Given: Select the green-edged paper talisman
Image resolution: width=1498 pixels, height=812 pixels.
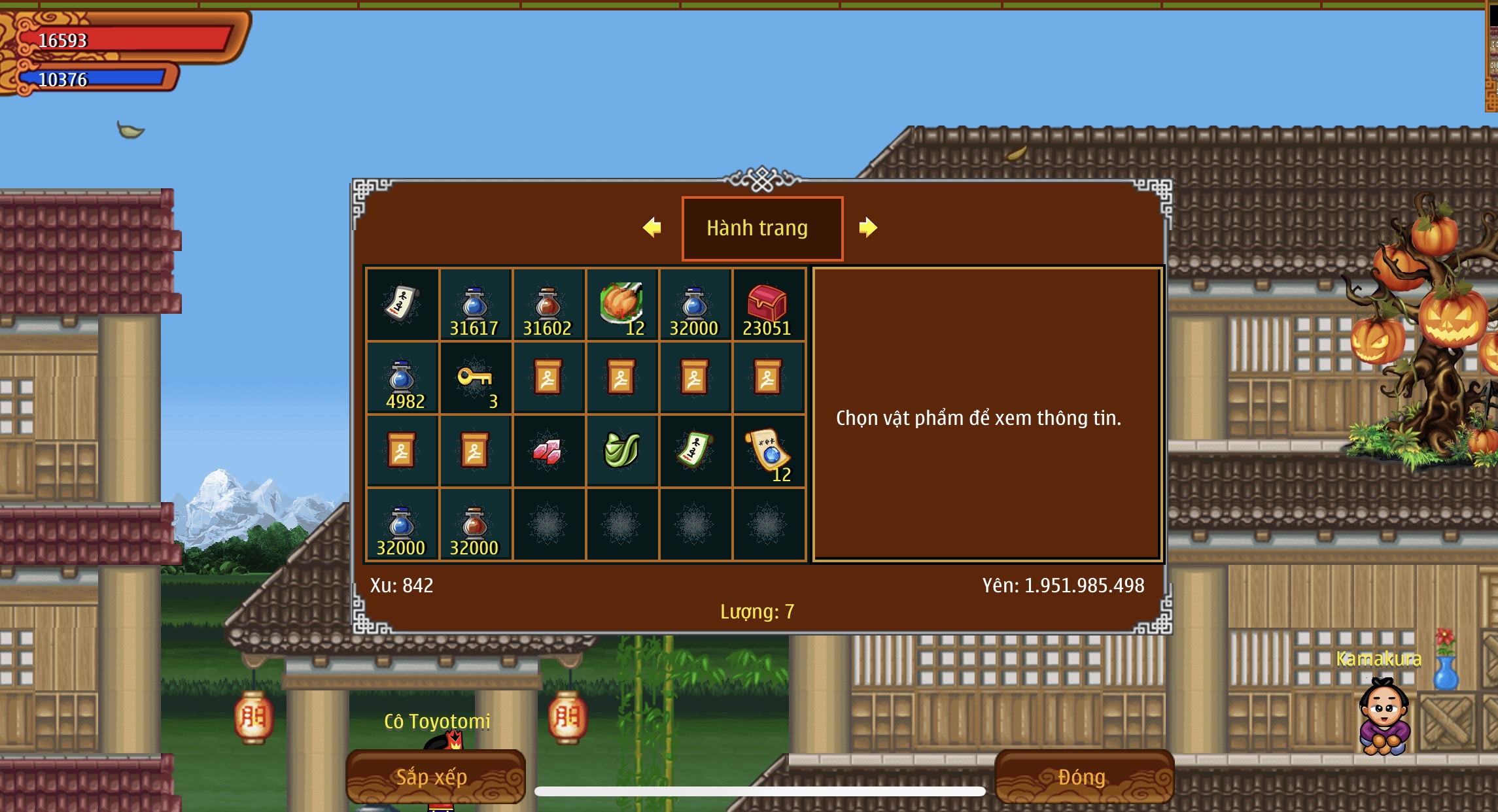Looking at the screenshot, I should pyautogui.click(x=694, y=452).
